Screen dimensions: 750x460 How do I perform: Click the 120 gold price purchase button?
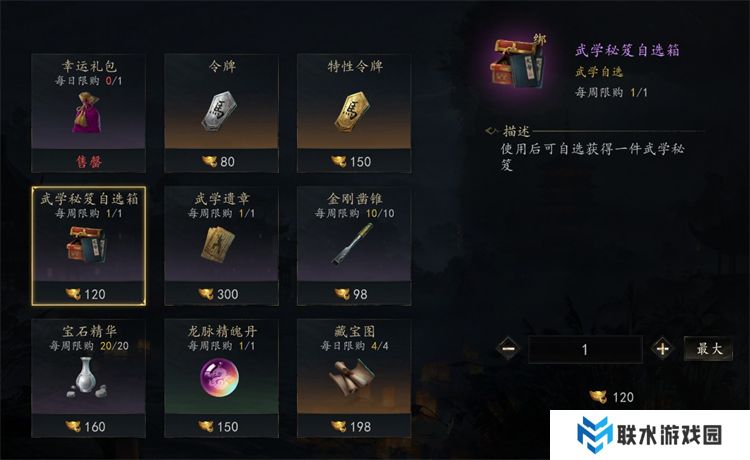tap(612, 397)
